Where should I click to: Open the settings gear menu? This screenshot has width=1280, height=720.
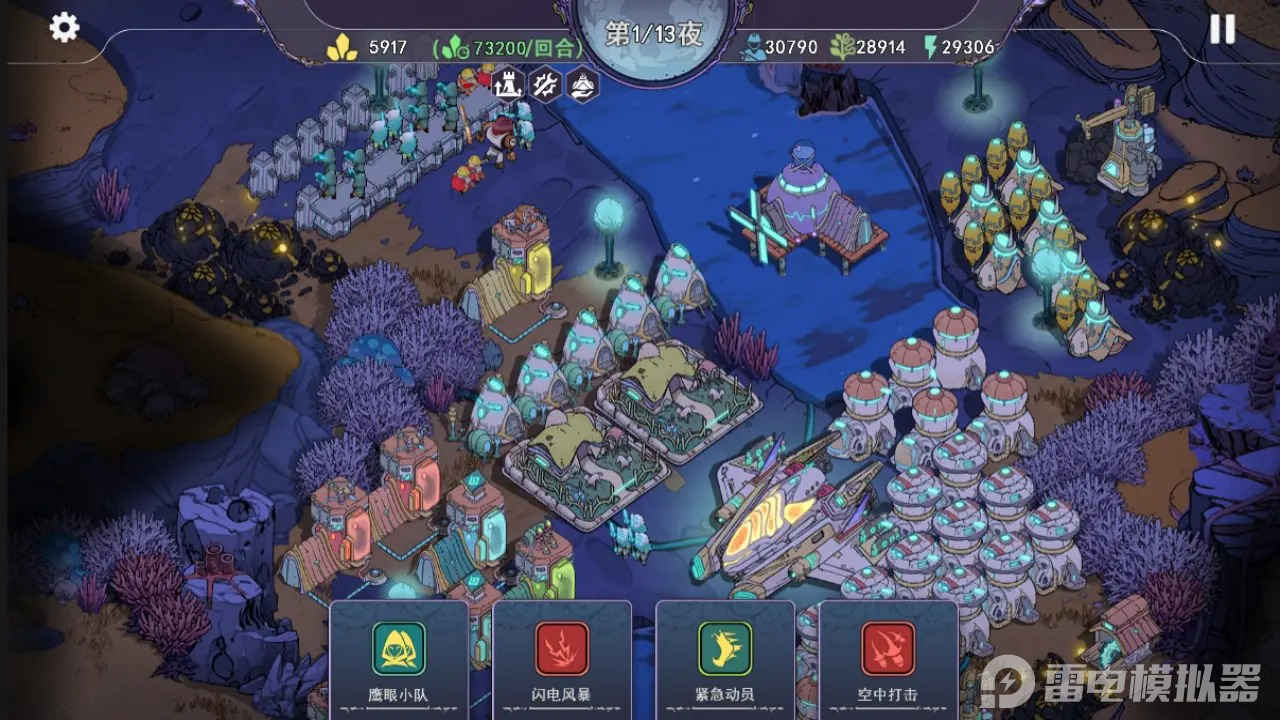[x=64, y=27]
